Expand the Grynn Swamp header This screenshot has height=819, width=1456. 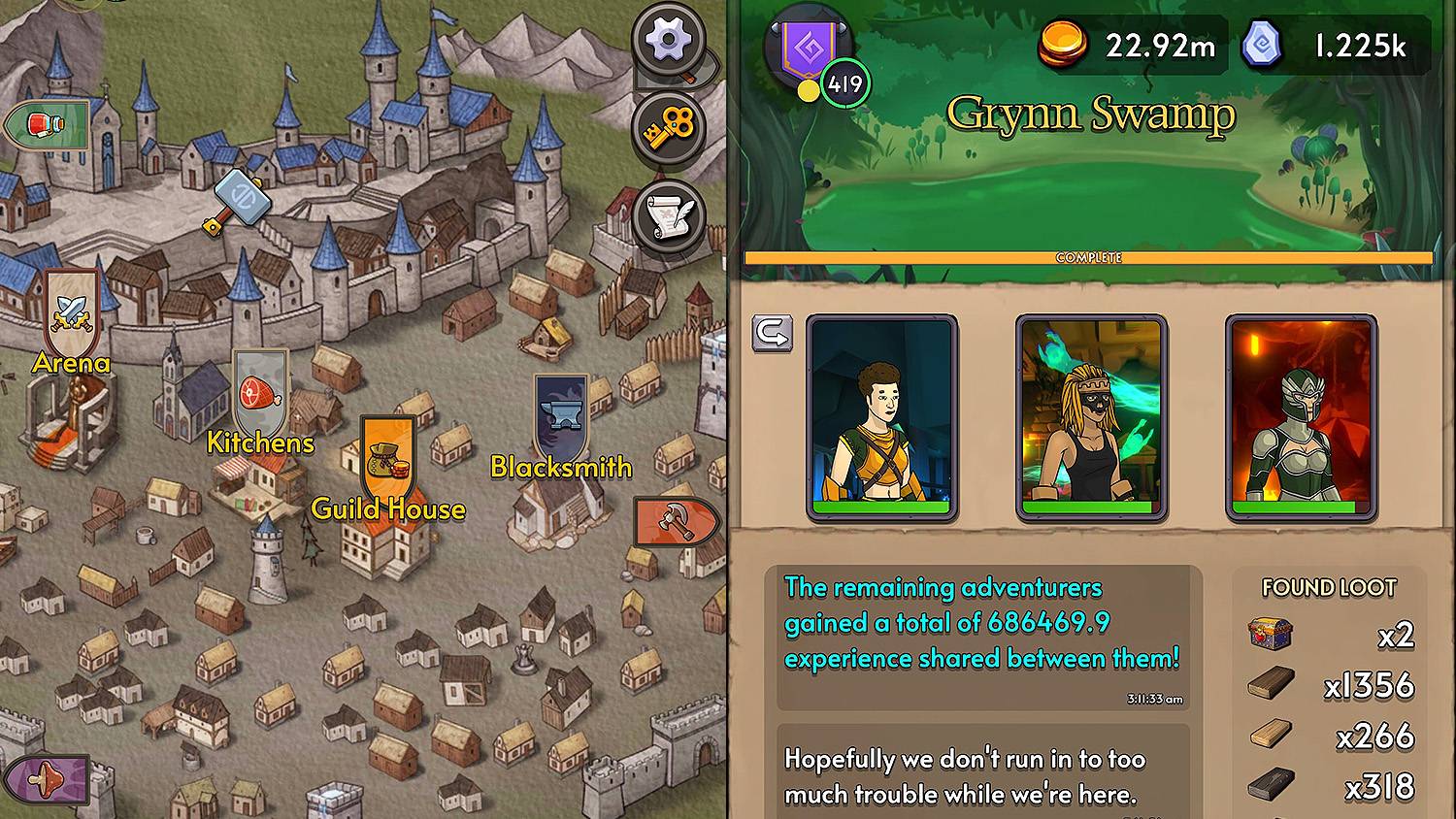[1091, 114]
